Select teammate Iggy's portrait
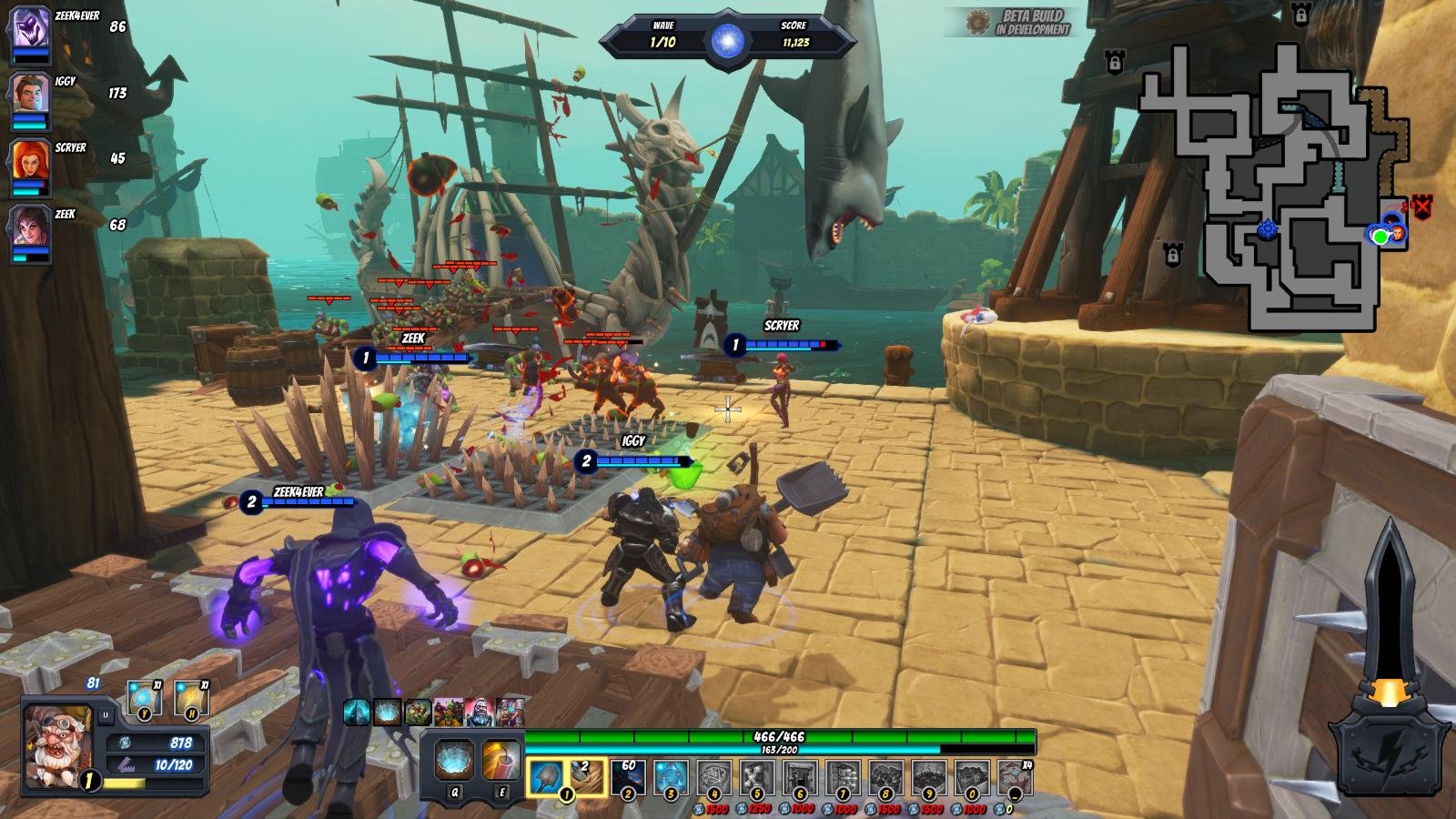Screen dimensions: 1456x819 point(29,94)
